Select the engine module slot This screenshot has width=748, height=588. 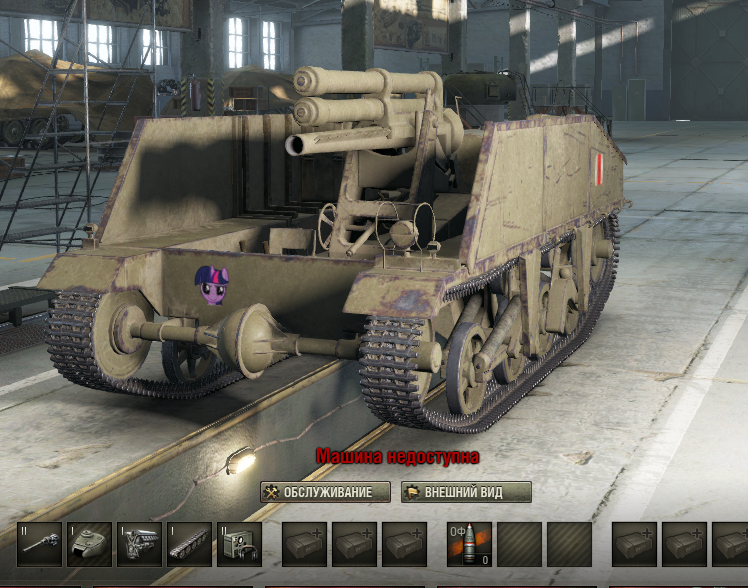coord(139,544)
